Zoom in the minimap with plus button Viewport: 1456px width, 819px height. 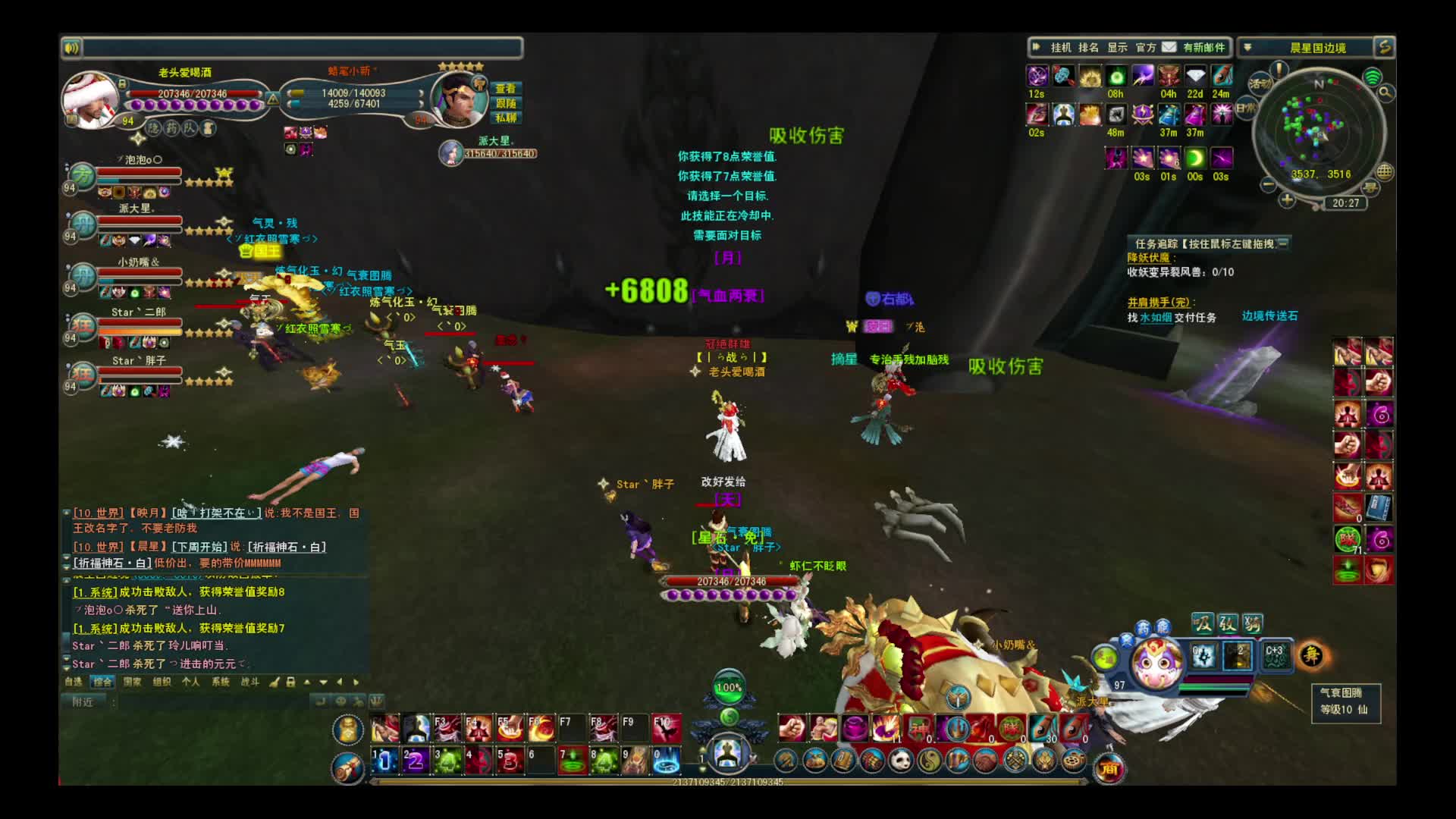(x=1287, y=200)
